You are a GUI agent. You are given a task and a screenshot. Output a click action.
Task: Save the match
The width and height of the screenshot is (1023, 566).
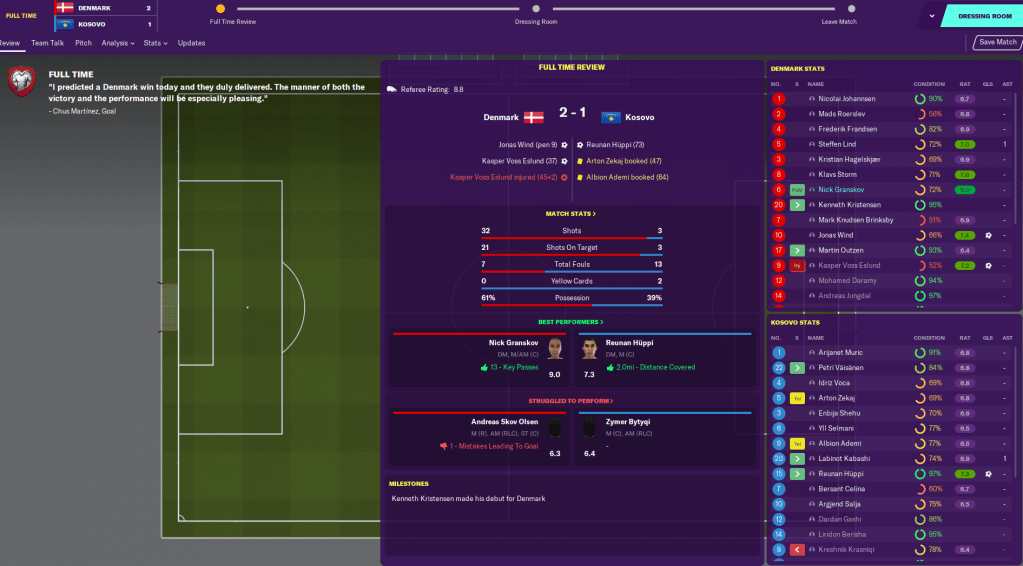coord(997,43)
